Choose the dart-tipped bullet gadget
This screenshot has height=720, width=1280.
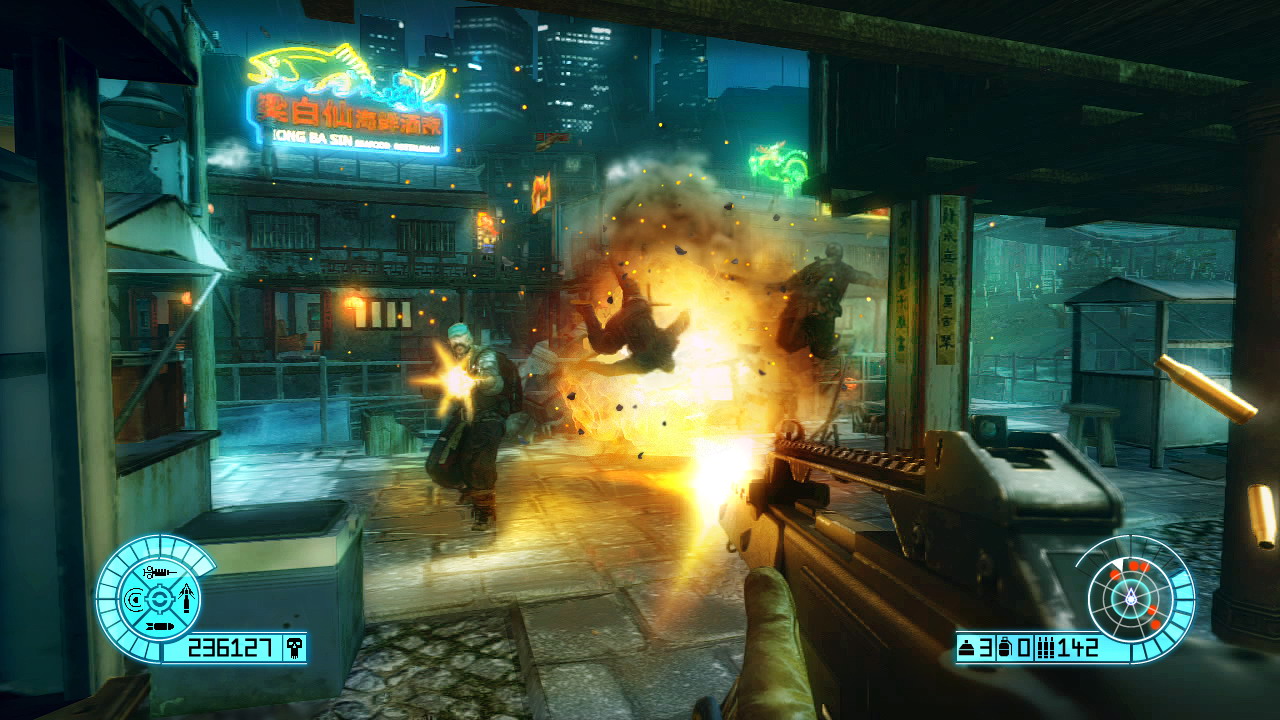(185, 600)
